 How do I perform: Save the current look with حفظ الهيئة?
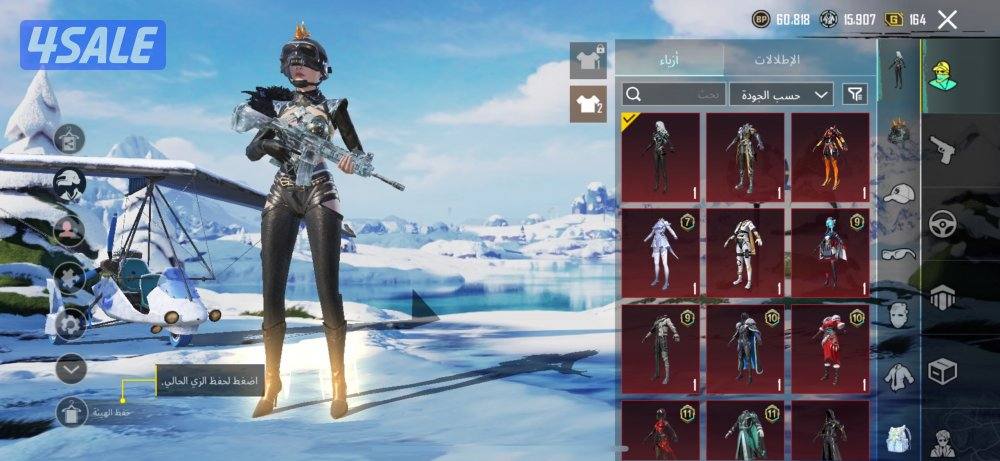72,411
